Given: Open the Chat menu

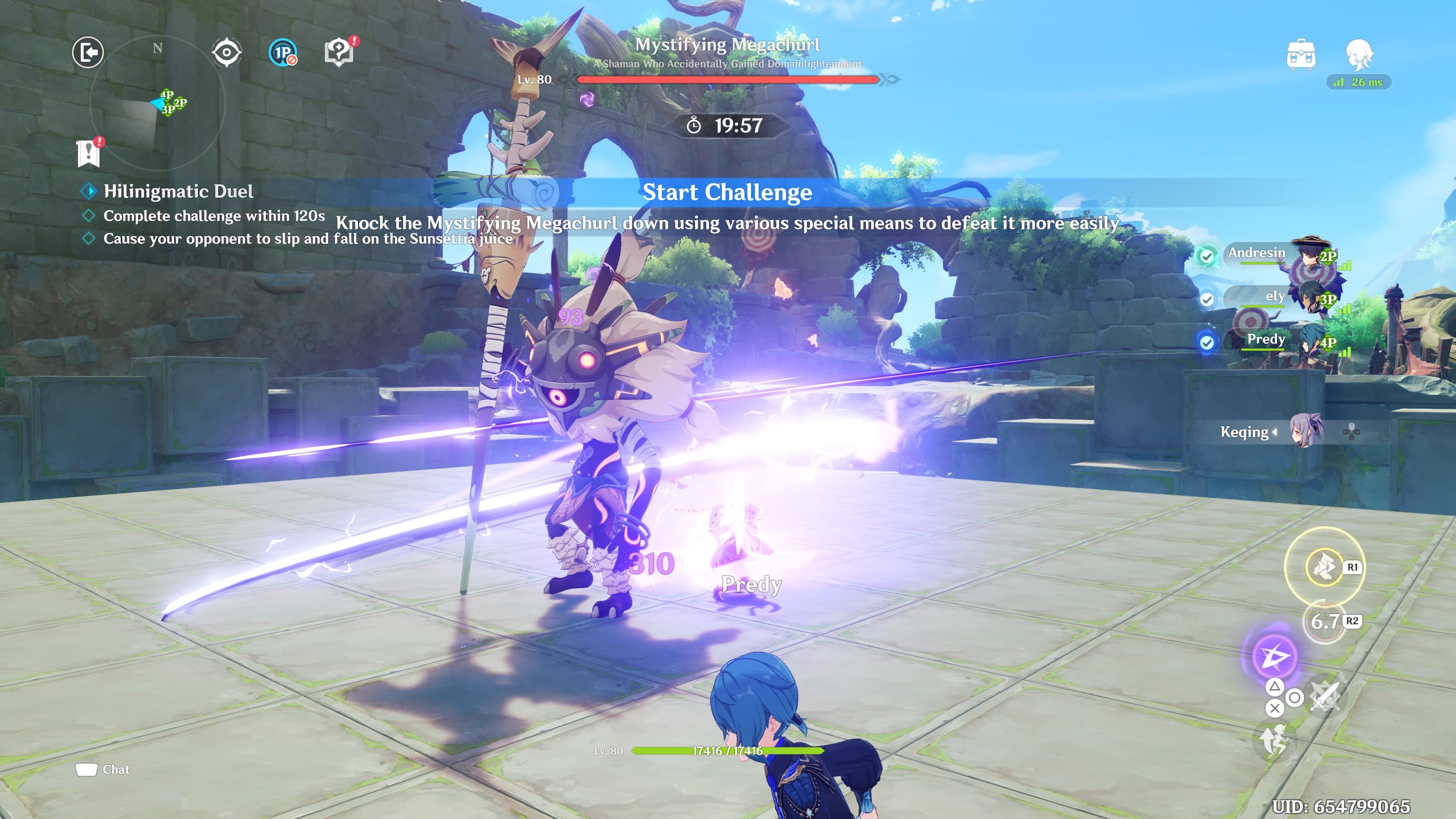Looking at the screenshot, I should coord(103,769).
